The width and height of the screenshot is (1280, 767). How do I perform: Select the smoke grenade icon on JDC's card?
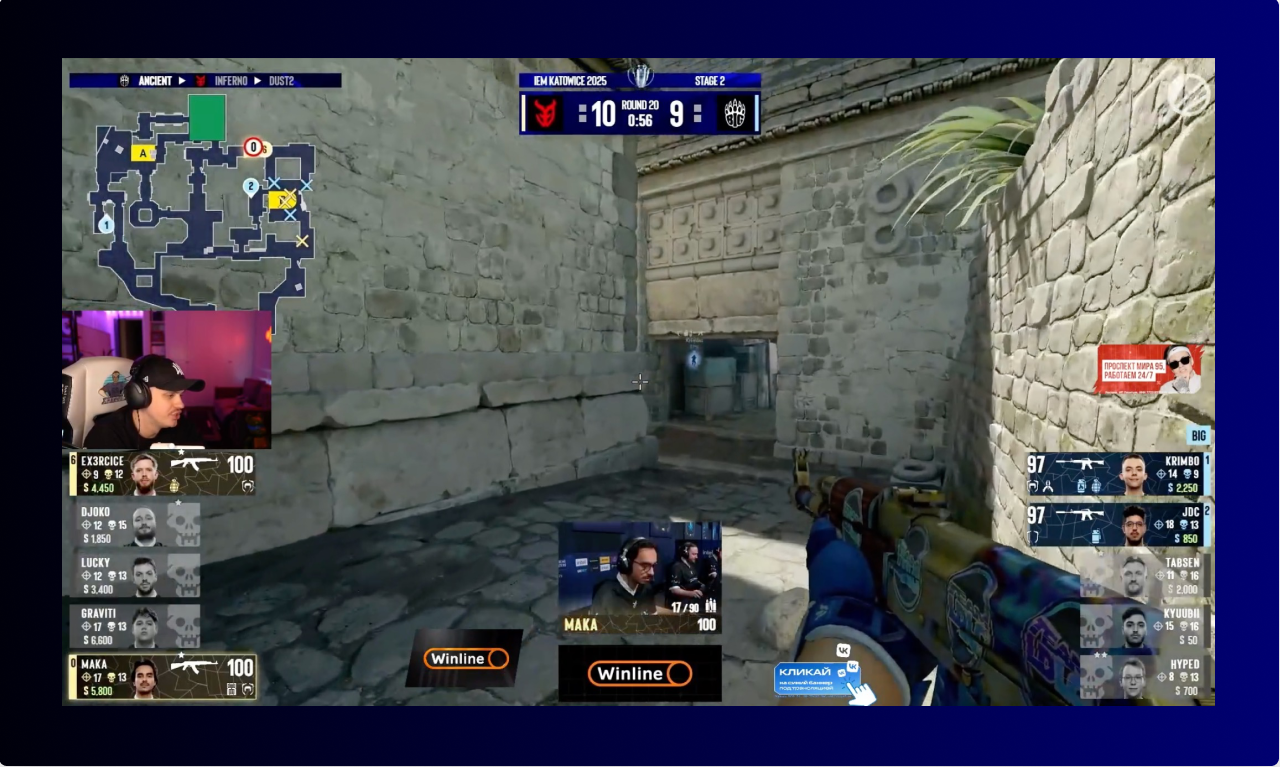1096,535
